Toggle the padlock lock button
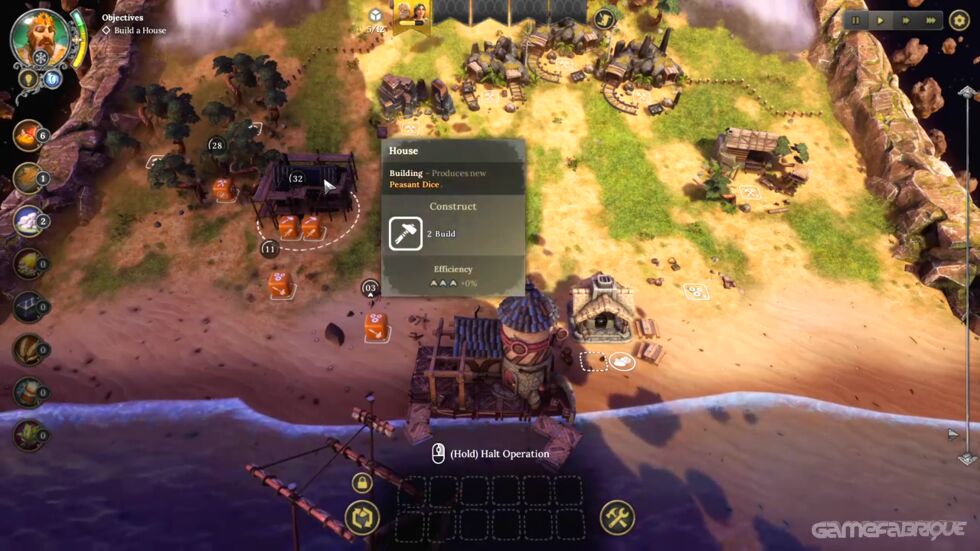 click(362, 483)
